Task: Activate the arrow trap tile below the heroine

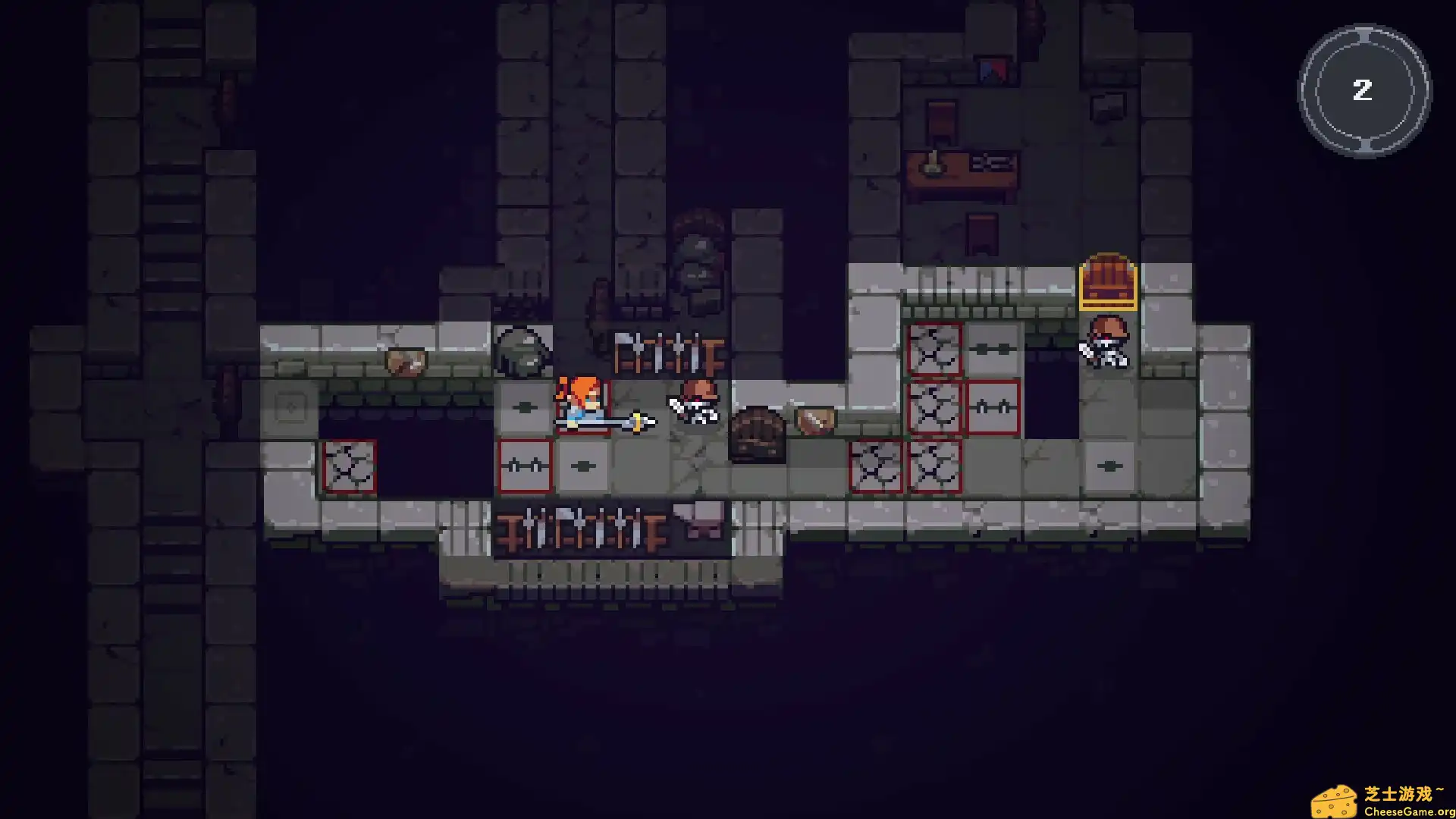Action: pyautogui.click(x=584, y=465)
